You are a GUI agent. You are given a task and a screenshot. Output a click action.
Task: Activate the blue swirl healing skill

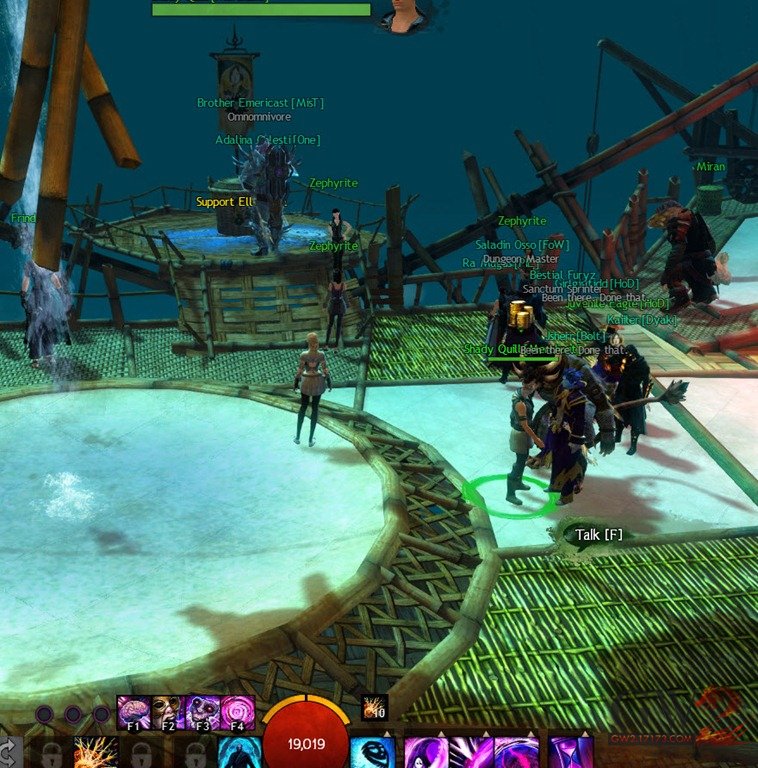371,753
